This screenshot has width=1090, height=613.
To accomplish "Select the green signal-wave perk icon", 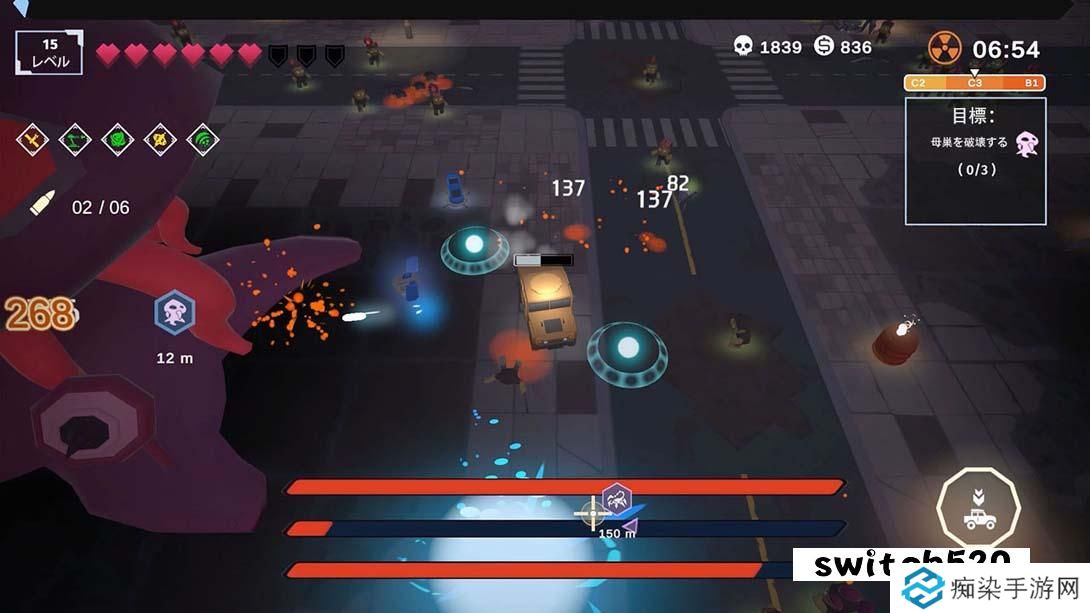I will tap(204, 140).
